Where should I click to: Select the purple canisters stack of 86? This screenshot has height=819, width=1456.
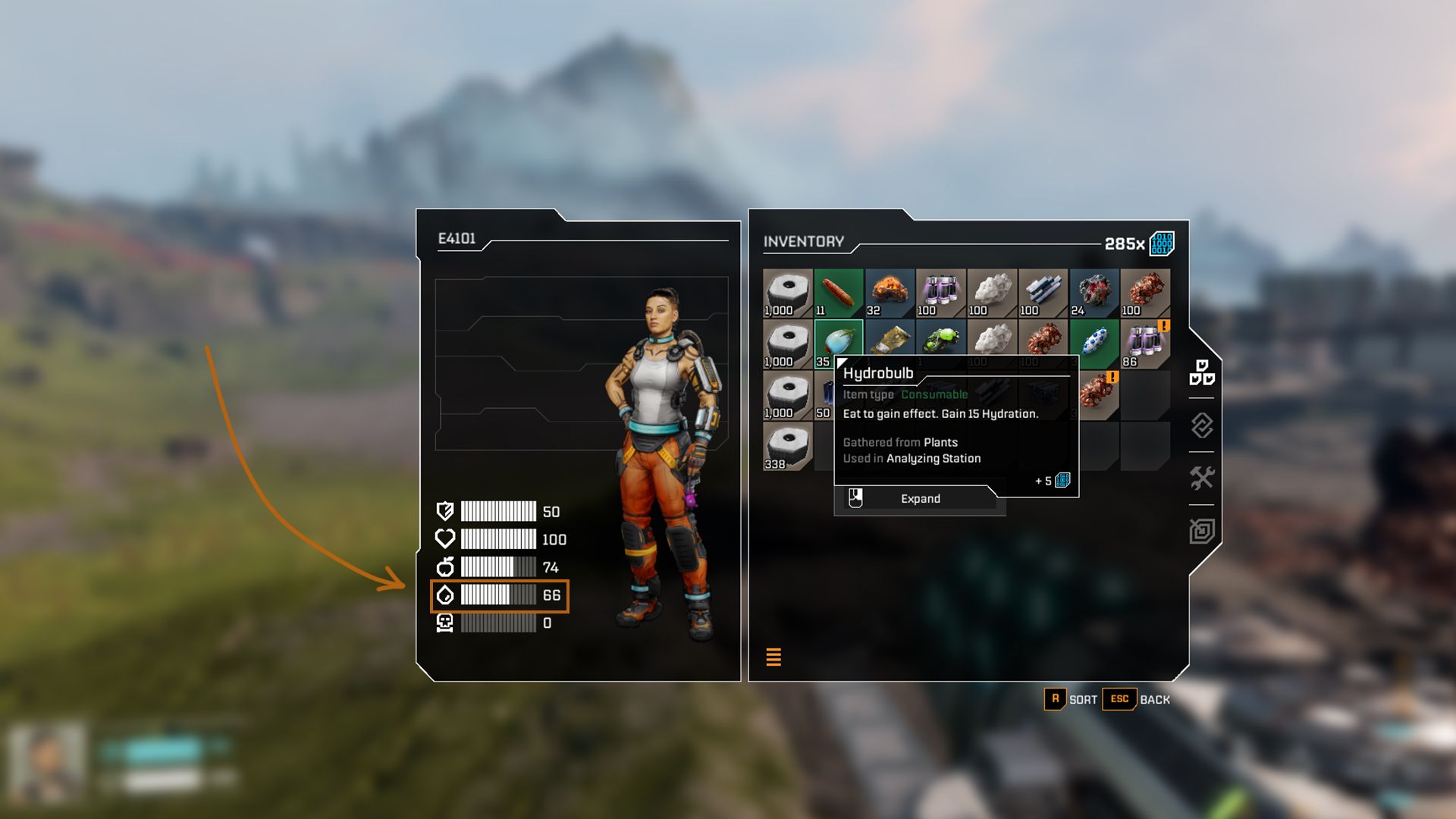click(x=1145, y=344)
